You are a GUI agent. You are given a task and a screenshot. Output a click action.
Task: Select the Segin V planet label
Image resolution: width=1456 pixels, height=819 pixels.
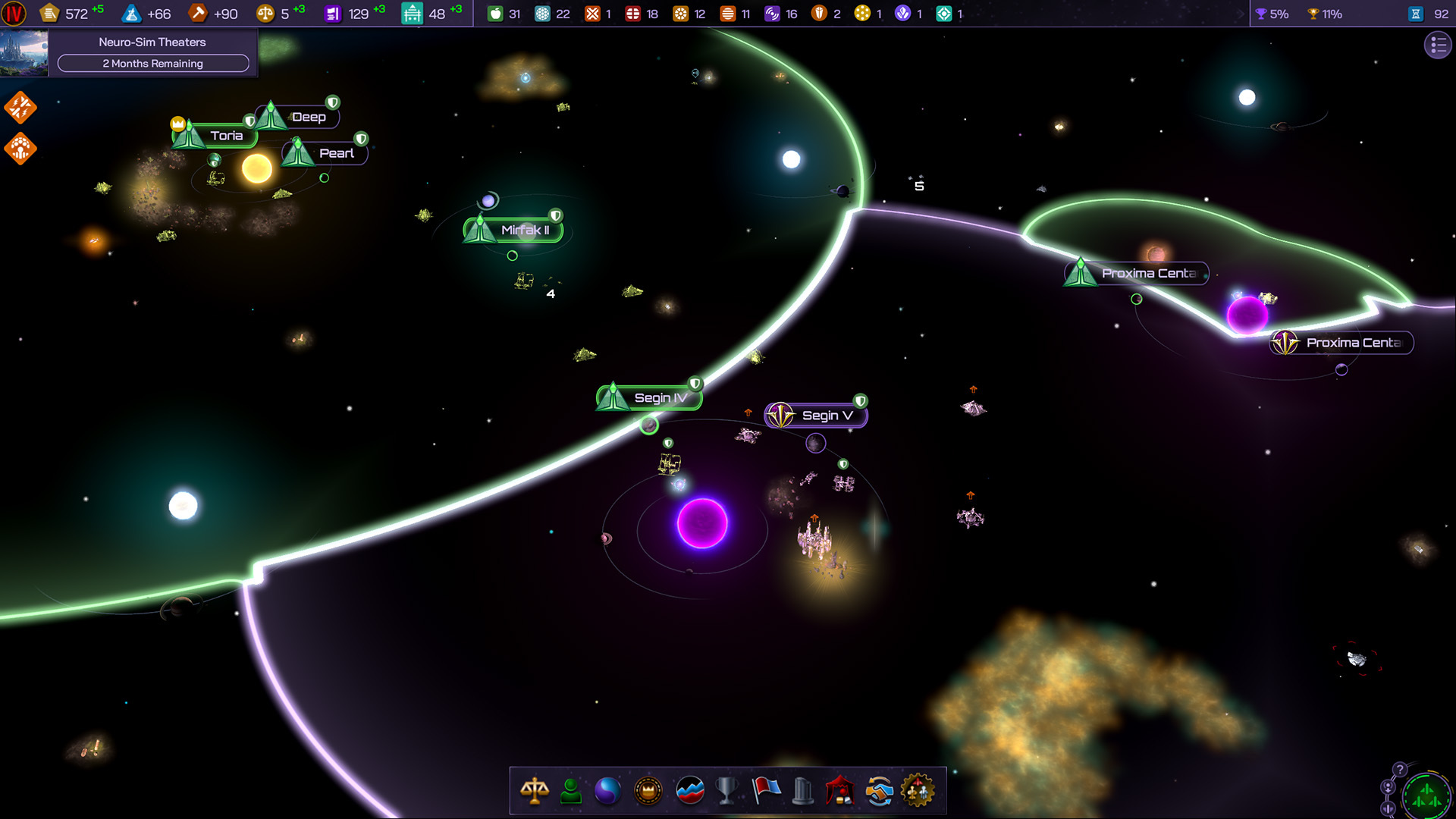coord(826,416)
